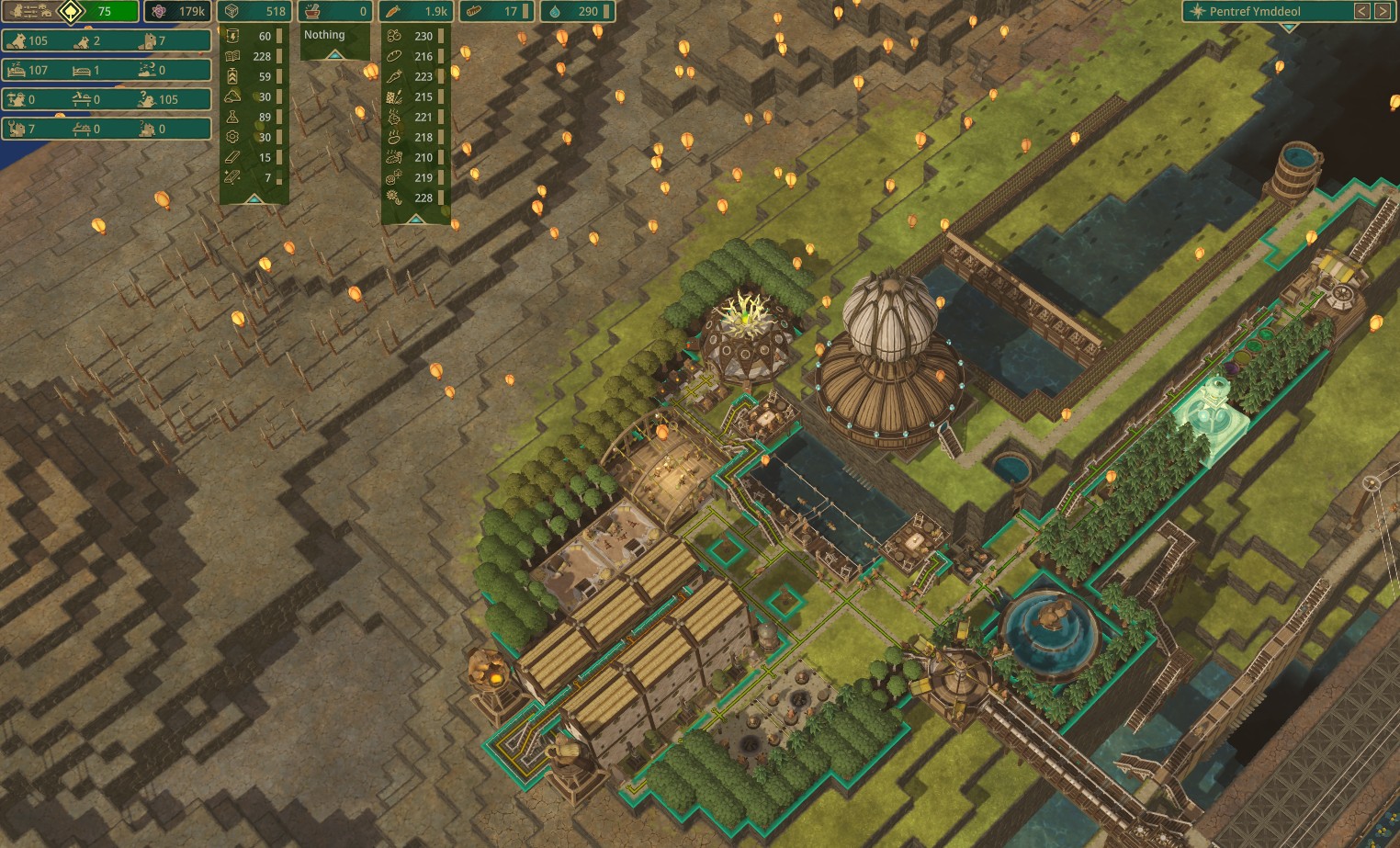Open the population and well-being panel
The height and width of the screenshot is (848, 1400).
(71, 11)
